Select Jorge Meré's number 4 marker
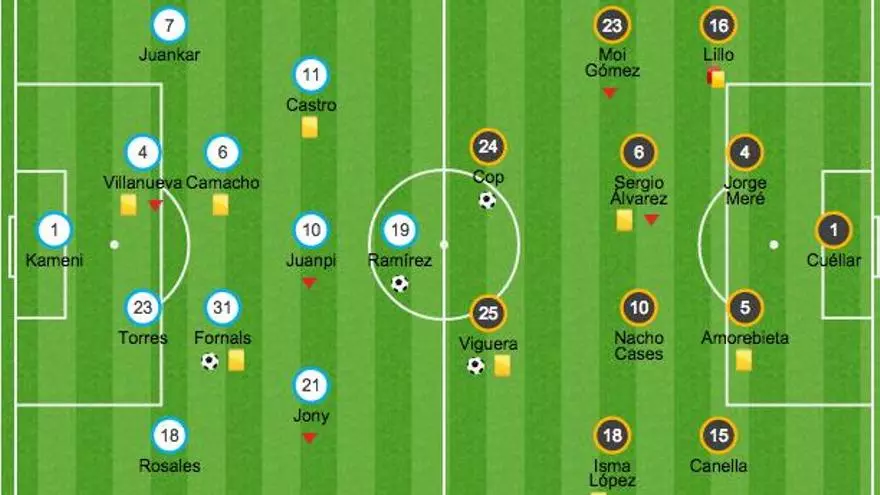880x495 pixels. (x=744, y=153)
